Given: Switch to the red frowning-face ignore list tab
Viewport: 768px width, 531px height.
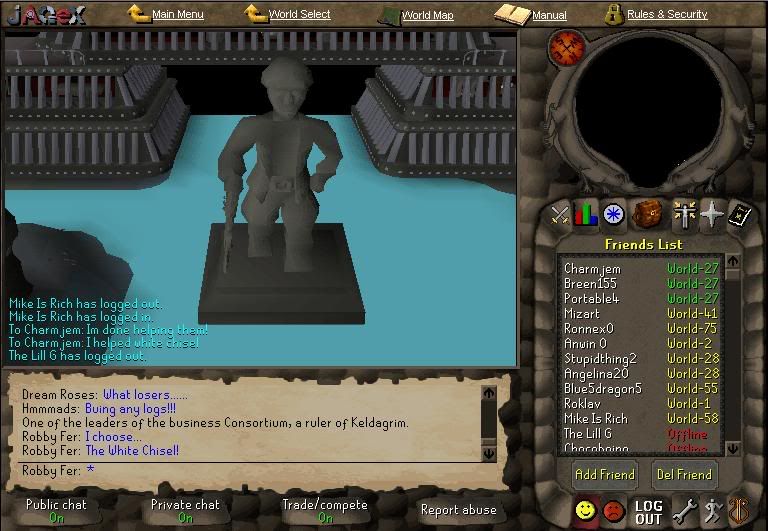Looking at the screenshot, I should click(x=614, y=512).
